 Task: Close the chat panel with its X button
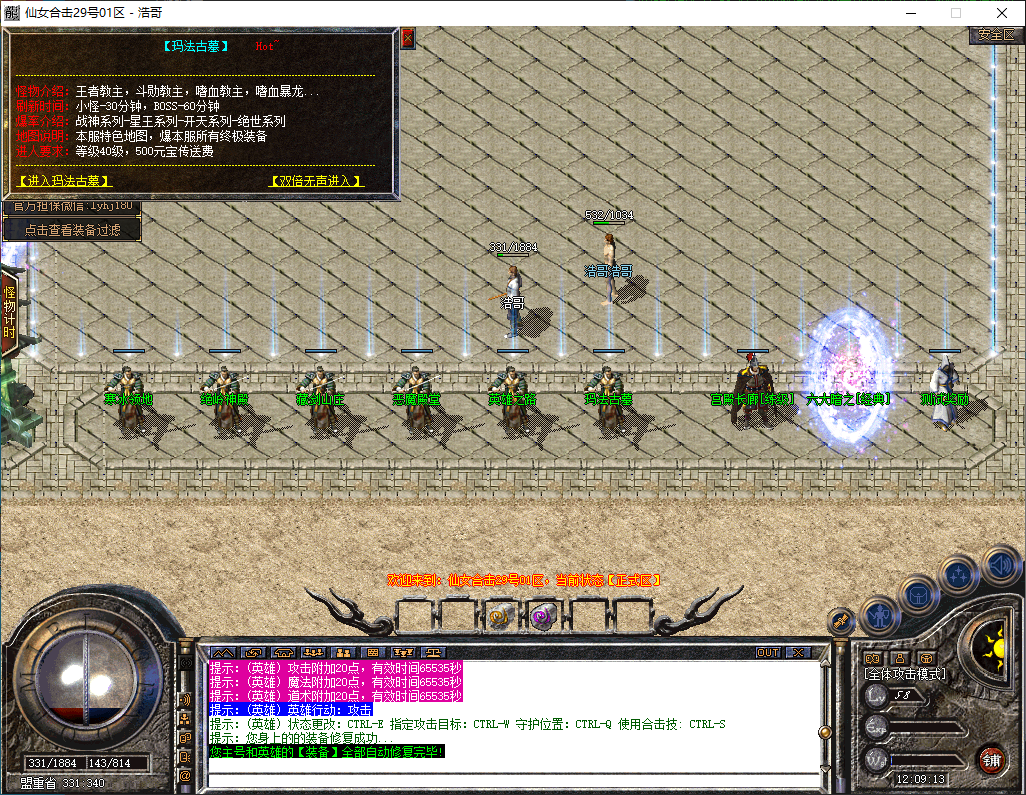pos(797,652)
